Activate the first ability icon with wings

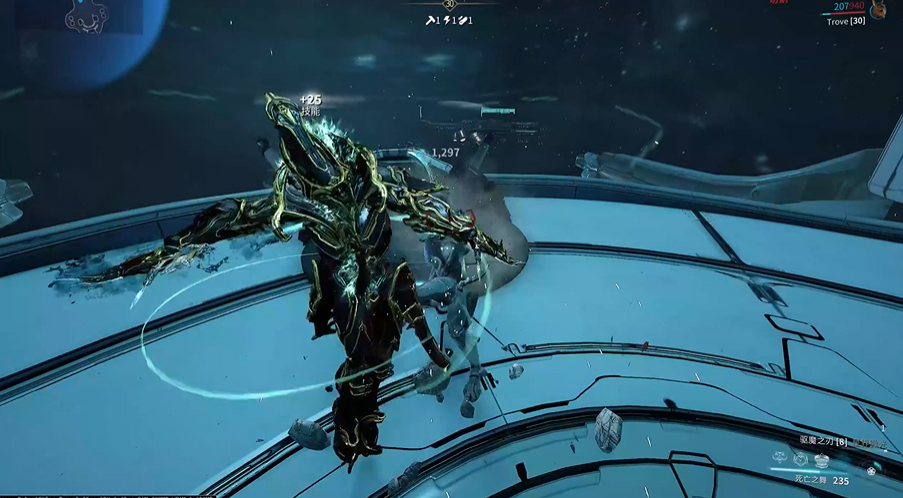pos(780,458)
